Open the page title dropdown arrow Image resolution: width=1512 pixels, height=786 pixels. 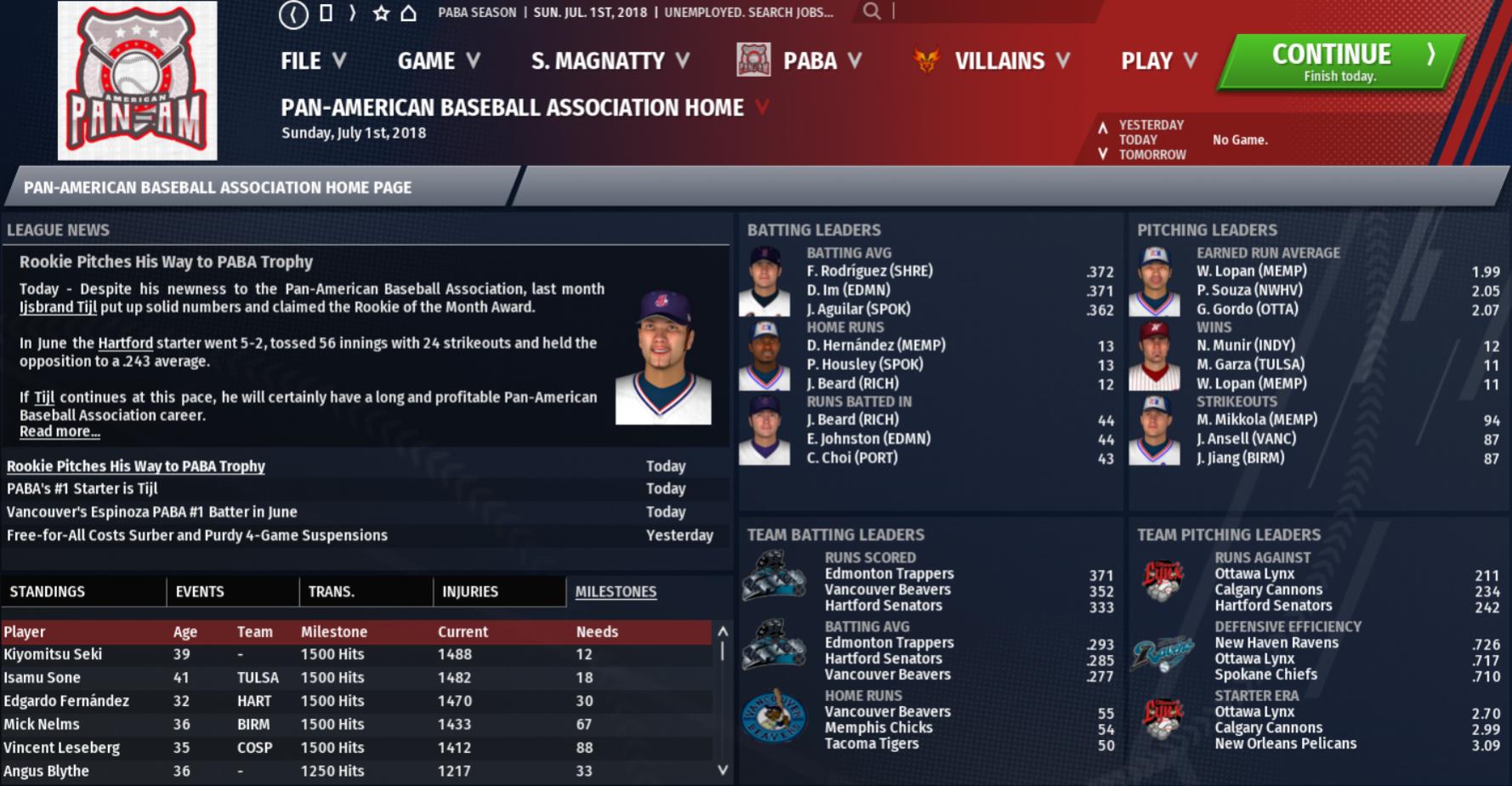click(763, 108)
